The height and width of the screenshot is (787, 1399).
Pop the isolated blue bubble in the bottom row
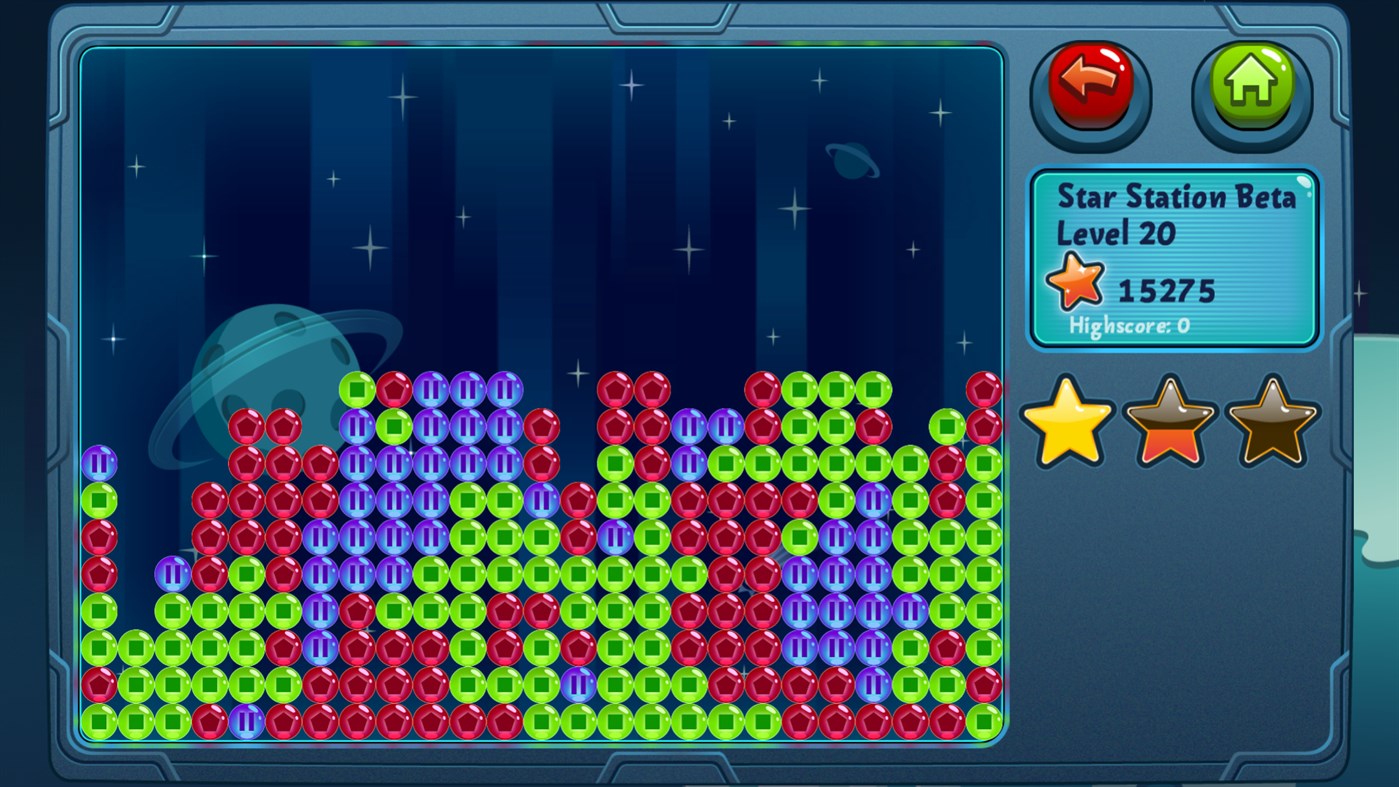click(x=244, y=722)
